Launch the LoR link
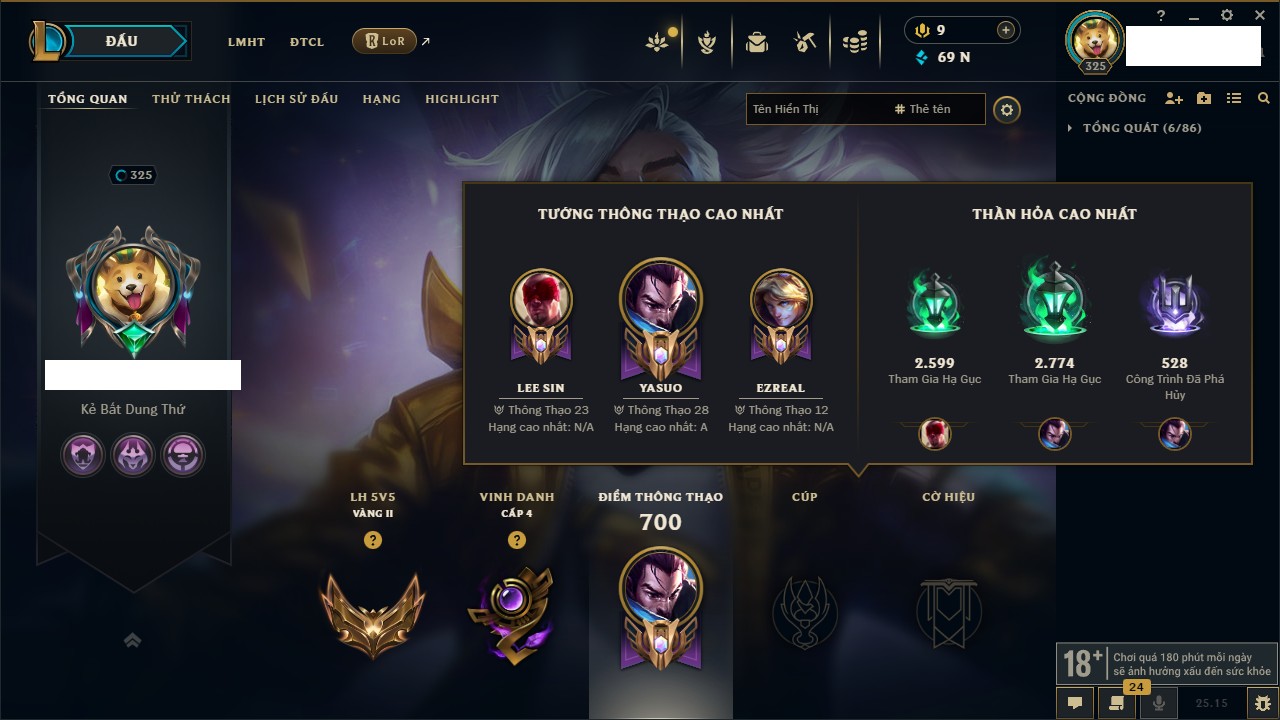The width and height of the screenshot is (1280, 720). pos(385,41)
